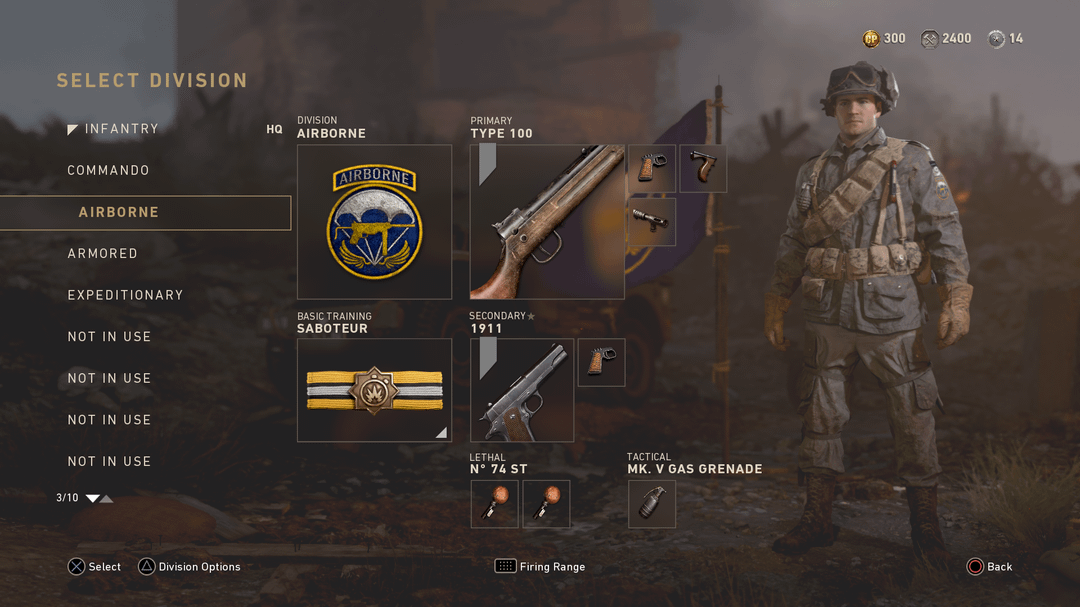This screenshot has height=607, width=1080.
Task: Choose the Commando division entry
Action: pyautogui.click(x=108, y=171)
